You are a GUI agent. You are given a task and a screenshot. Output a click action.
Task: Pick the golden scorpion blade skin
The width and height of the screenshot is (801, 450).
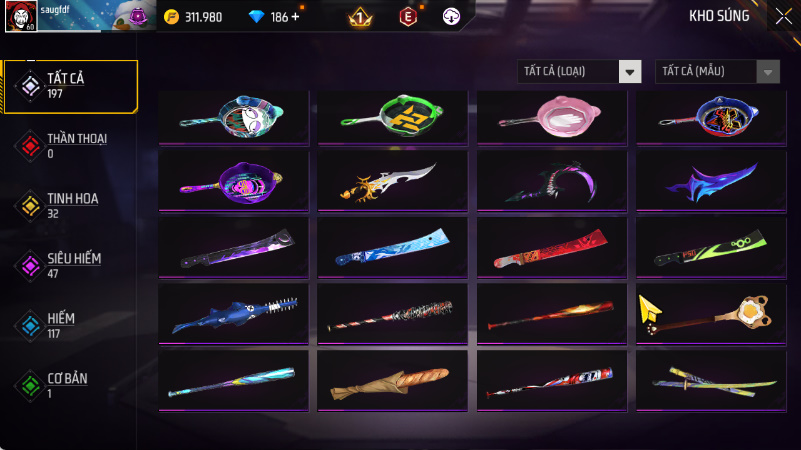coord(392,182)
